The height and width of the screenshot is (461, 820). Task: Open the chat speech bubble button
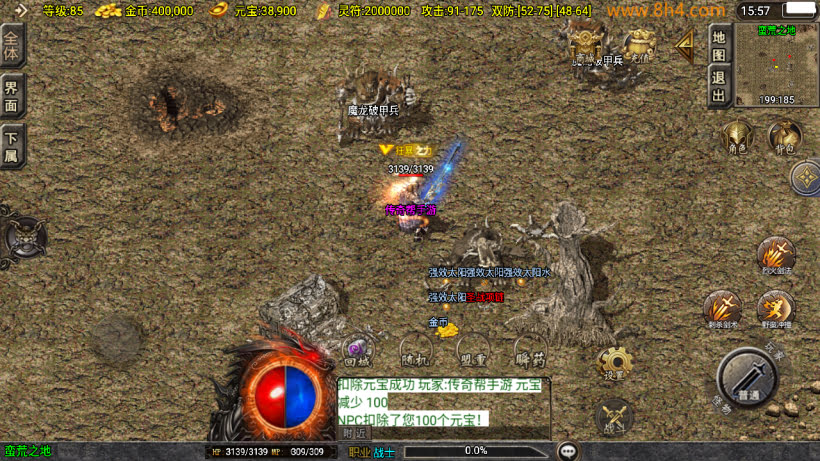(568, 451)
